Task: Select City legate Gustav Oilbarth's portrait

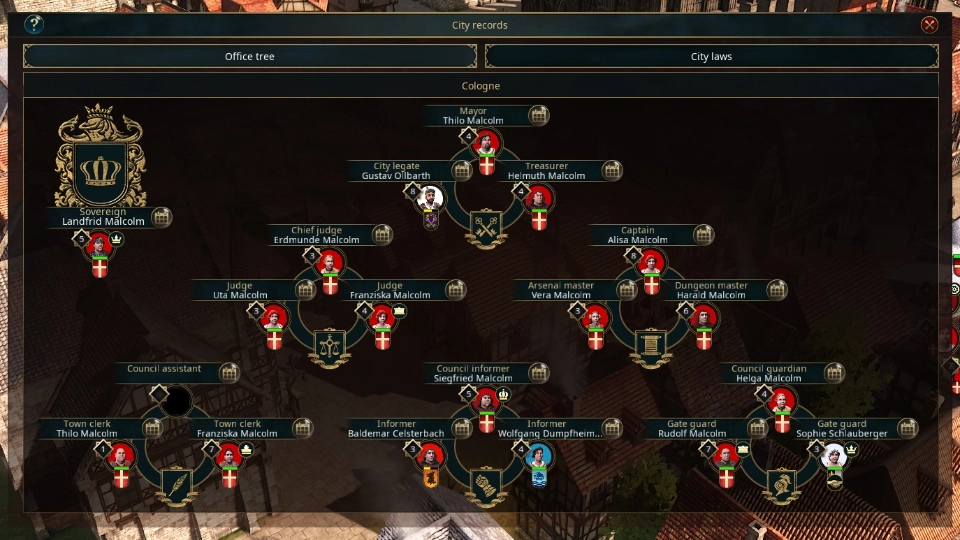Action: click(x=430, y=197)
